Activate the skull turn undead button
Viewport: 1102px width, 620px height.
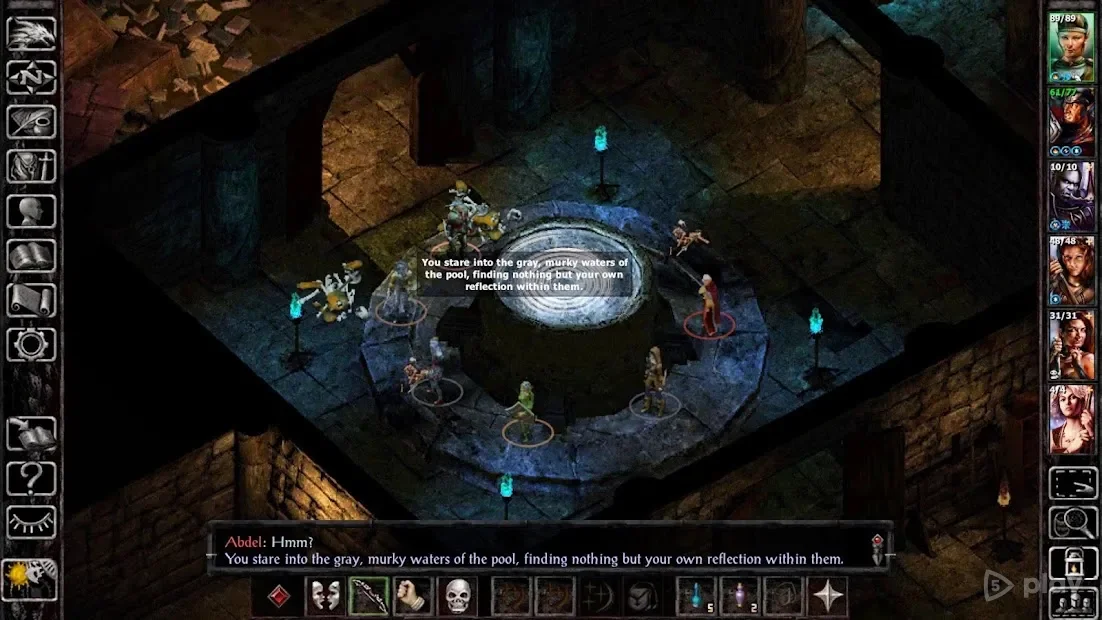(457, 597)
